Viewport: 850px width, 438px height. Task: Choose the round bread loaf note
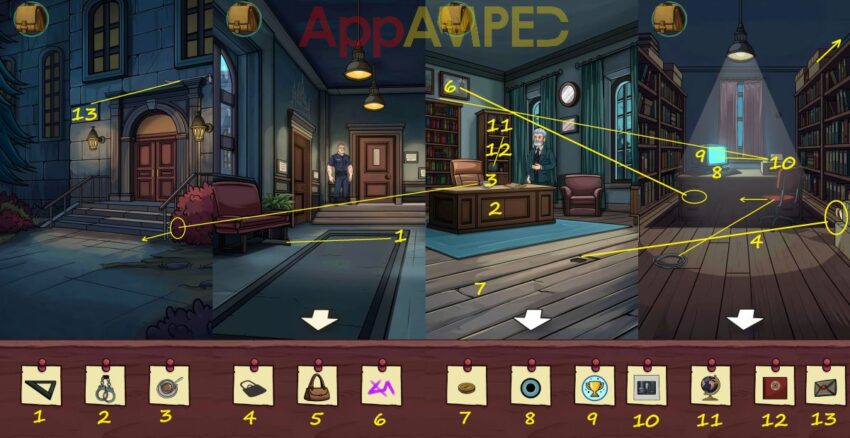466,384
